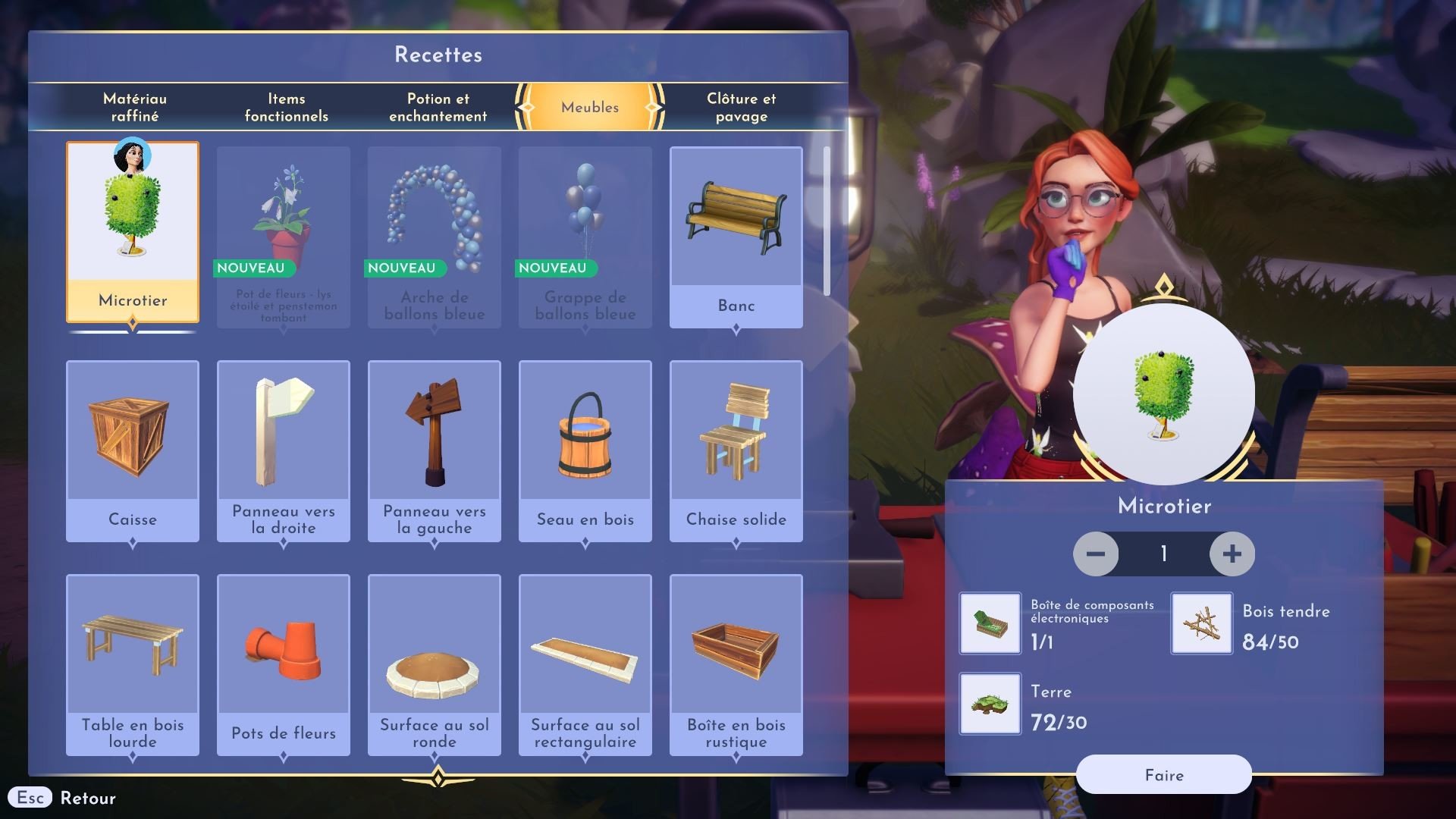The height and width of the screenshot is (819, 1456).
Task: Select the Boîte en bois rustique recipe
Action: click(x=736, y=664)
